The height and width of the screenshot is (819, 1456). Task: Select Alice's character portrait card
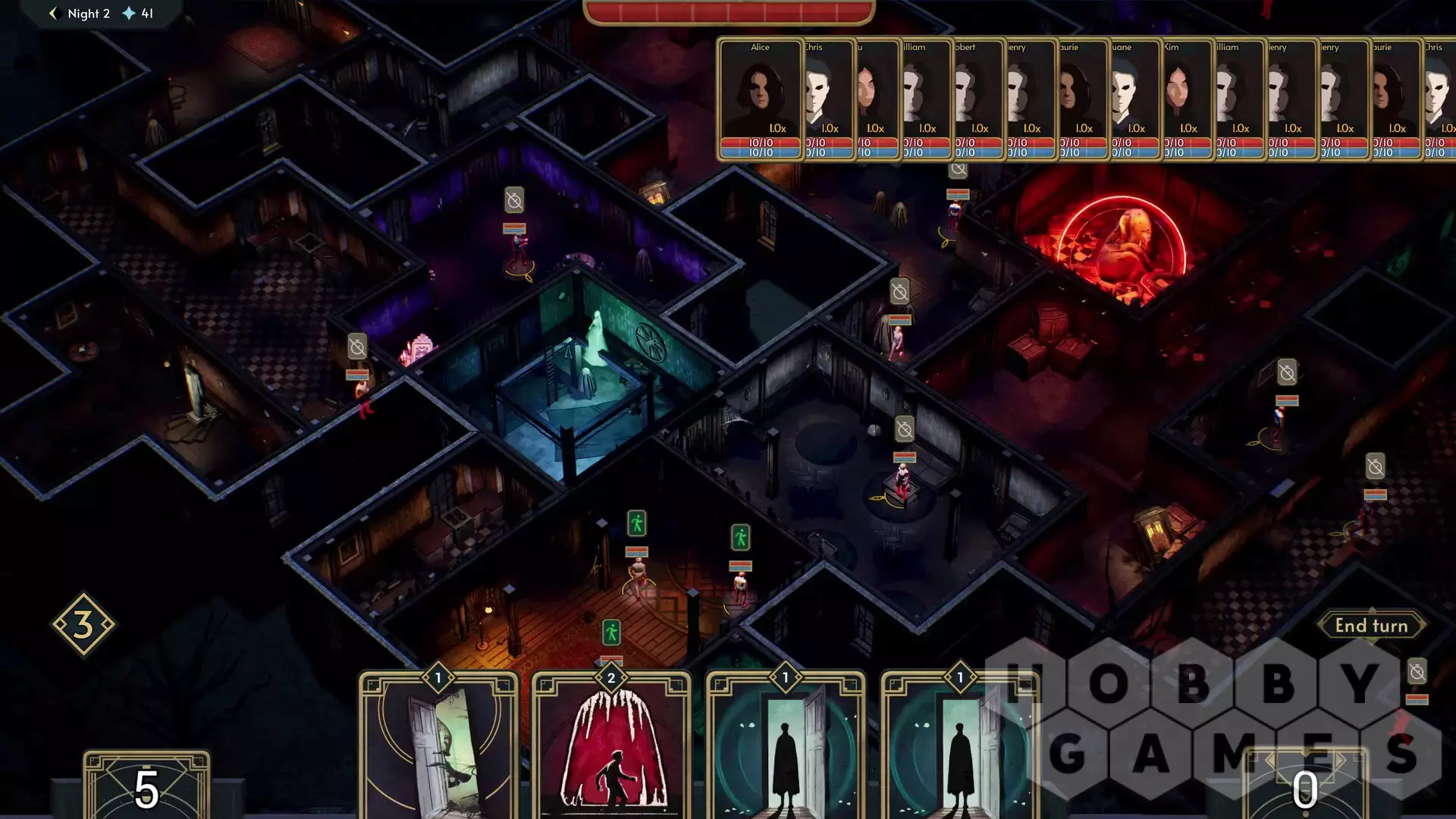click(x=760, y=99)
